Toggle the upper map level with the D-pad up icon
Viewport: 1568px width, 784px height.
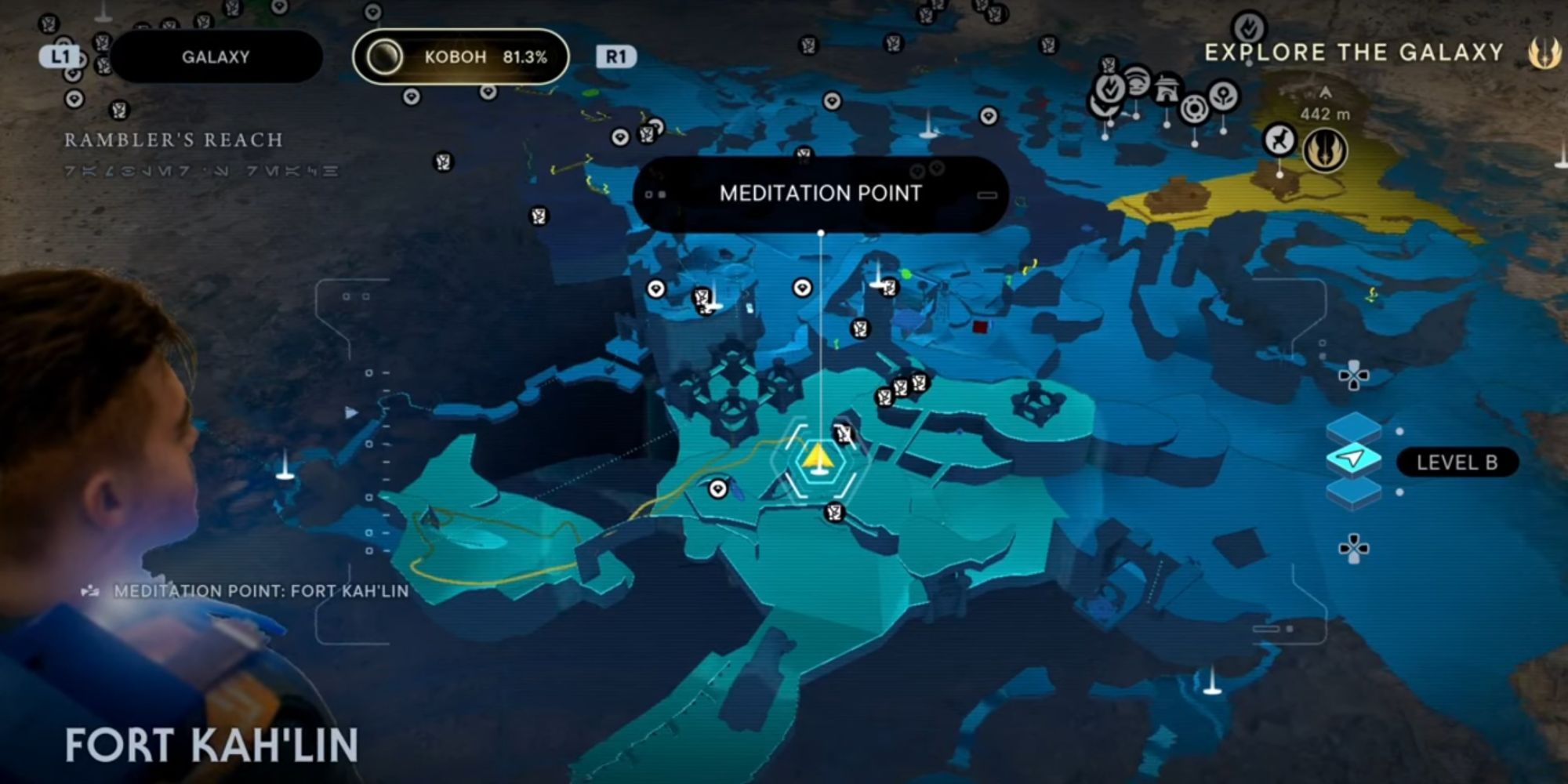pos(1353,376)
